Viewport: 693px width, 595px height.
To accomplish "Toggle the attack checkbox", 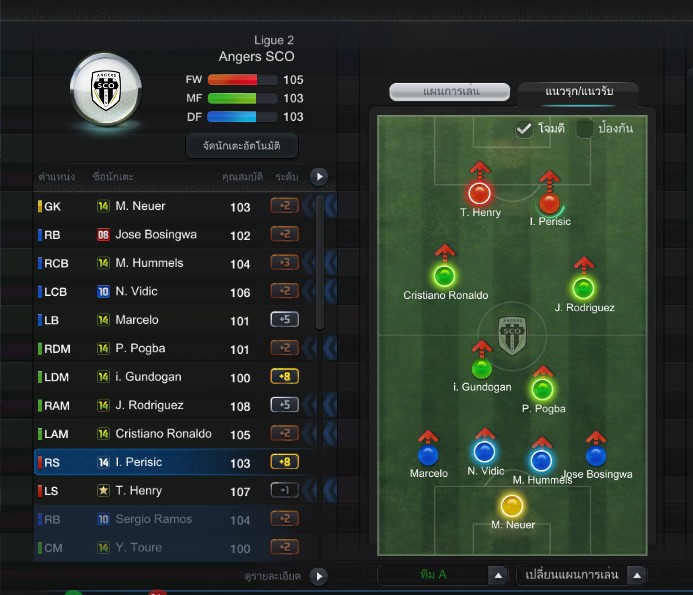I will 524,129.
